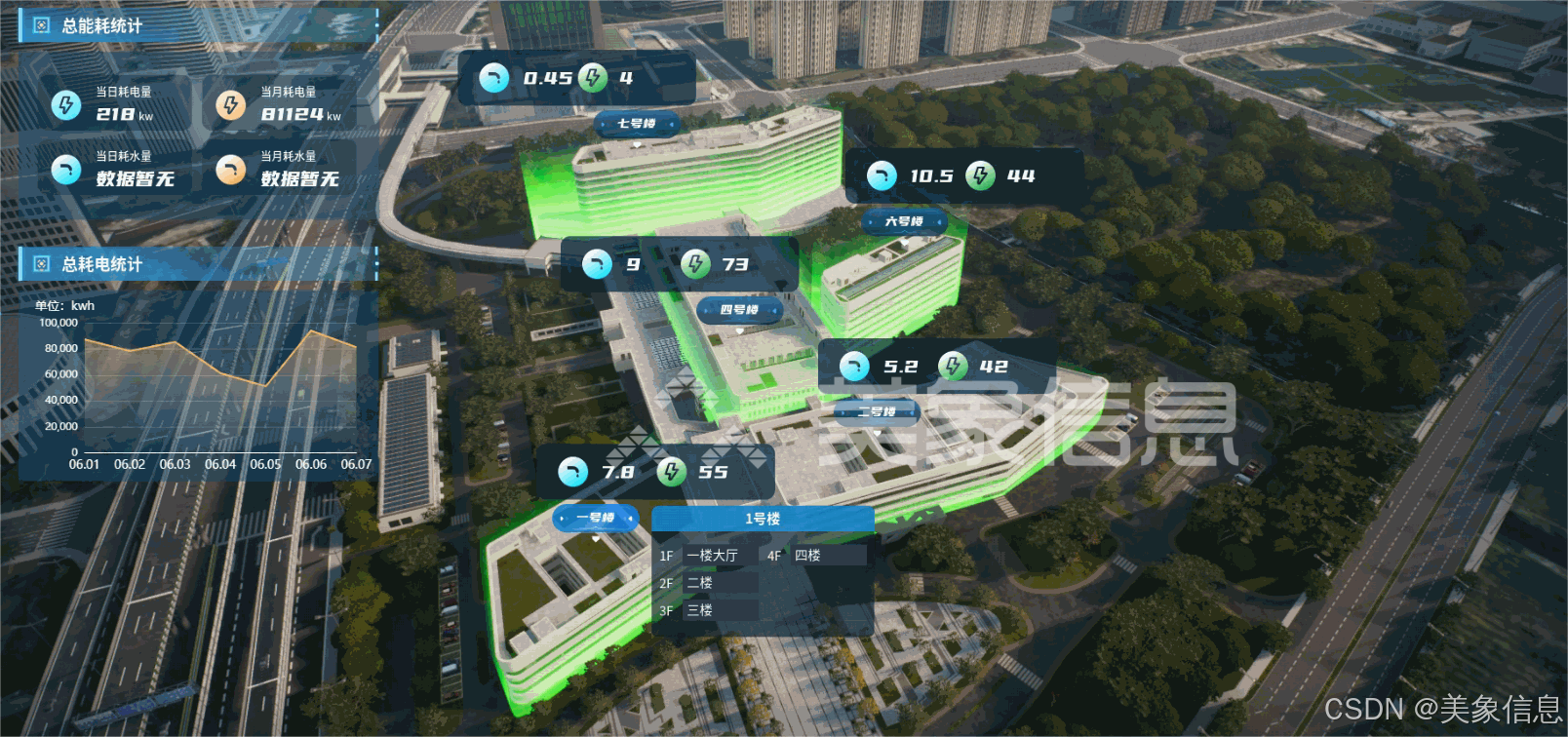Click the 四号楼 building tag
The width and height of the screenshot is (1568, 737).
[739, 310]
